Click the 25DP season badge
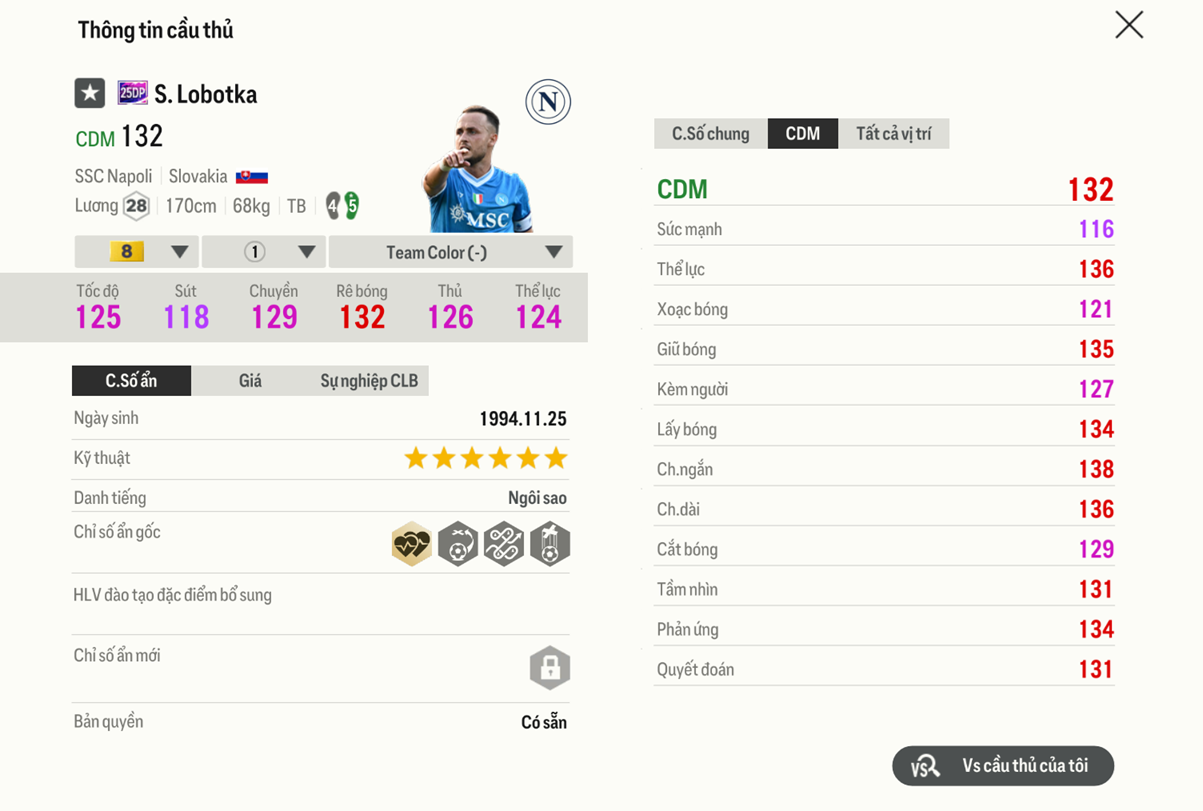1203x811 pixels. coord(132,94)
